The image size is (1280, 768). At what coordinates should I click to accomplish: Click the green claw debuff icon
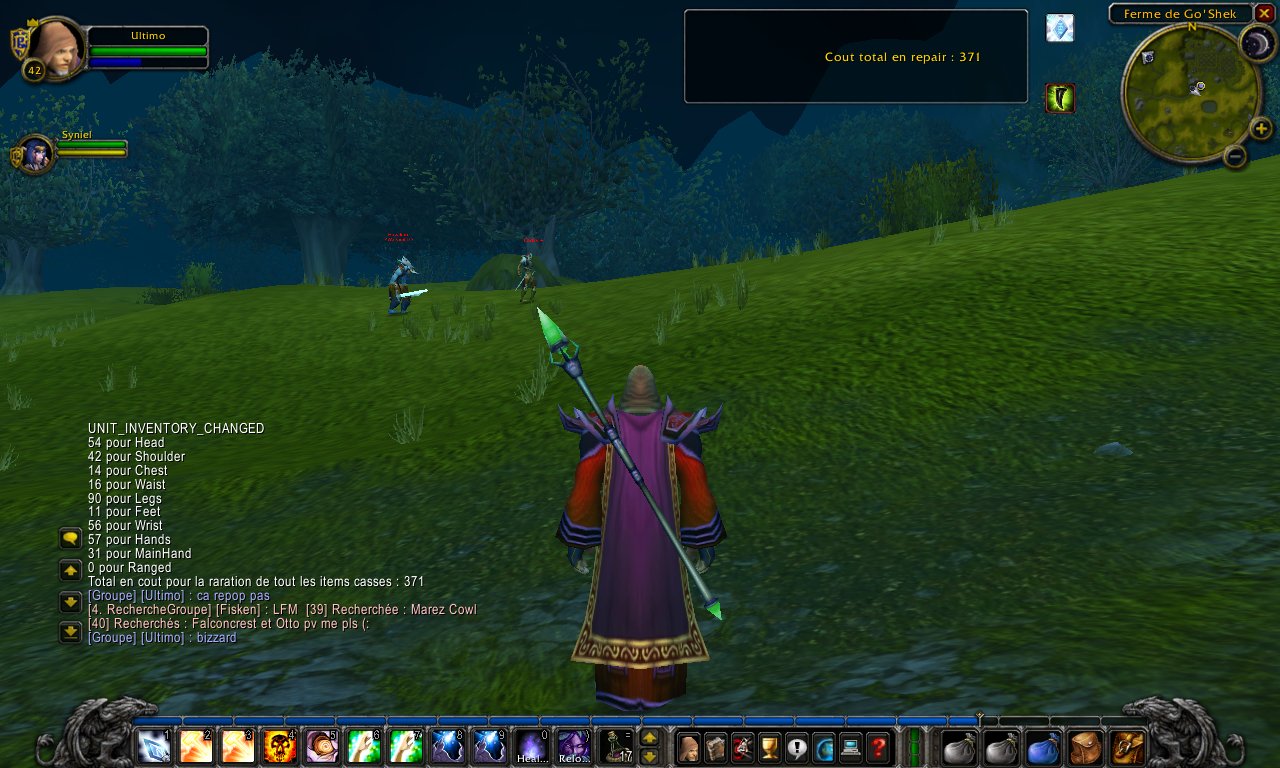1060,98
